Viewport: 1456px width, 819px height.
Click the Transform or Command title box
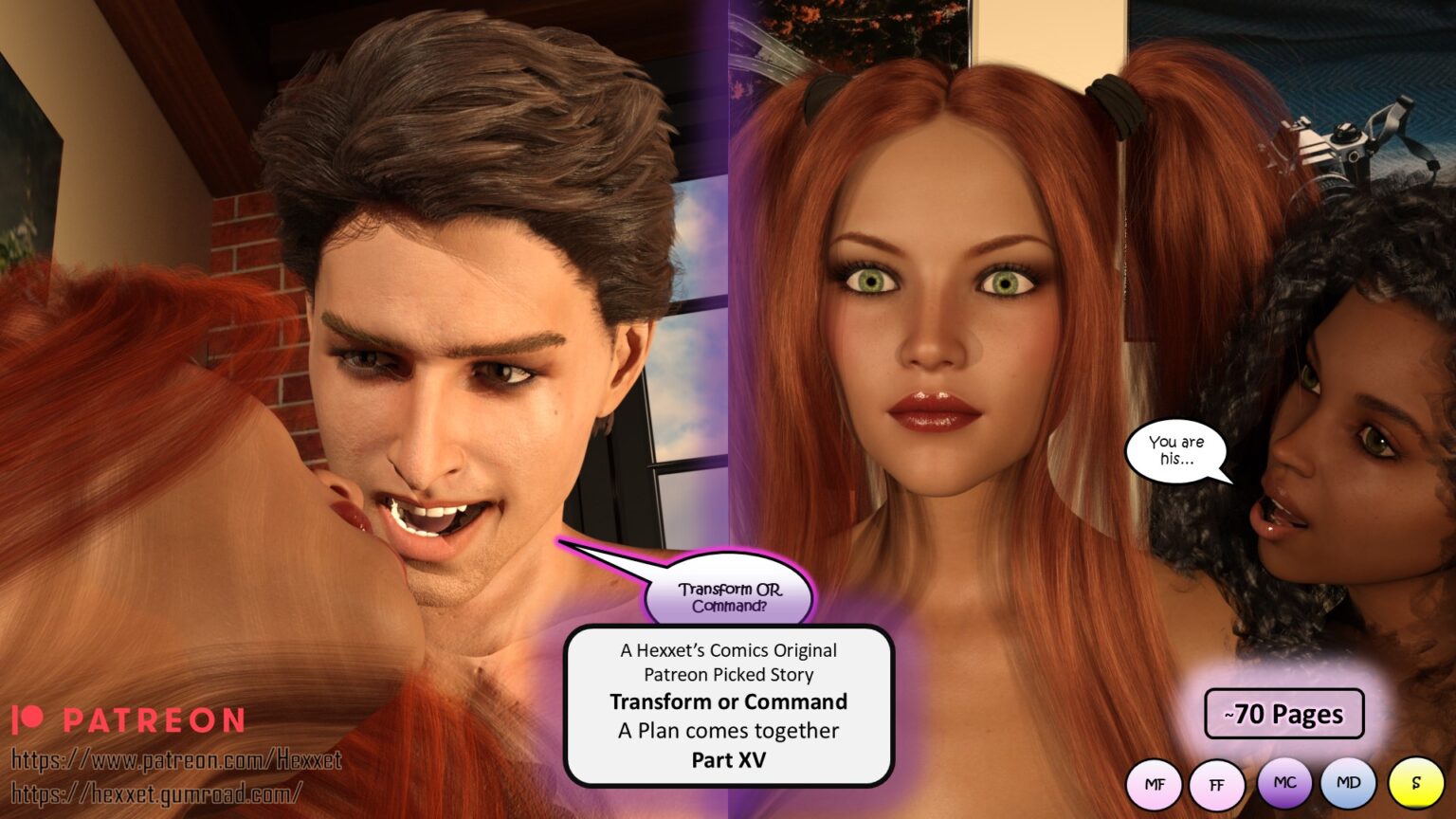point(728,704)
